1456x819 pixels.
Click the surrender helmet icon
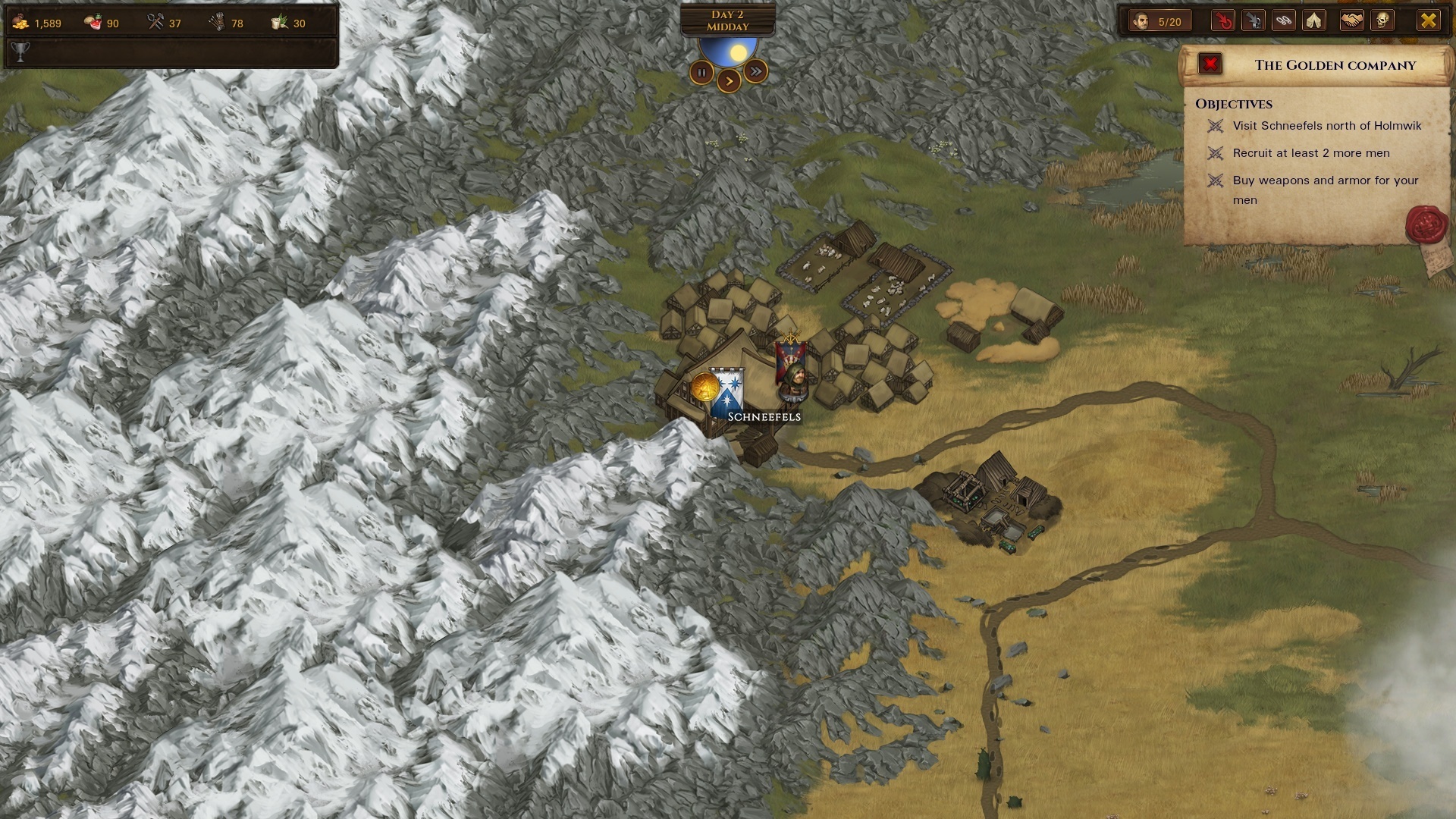pos(1254,20)
